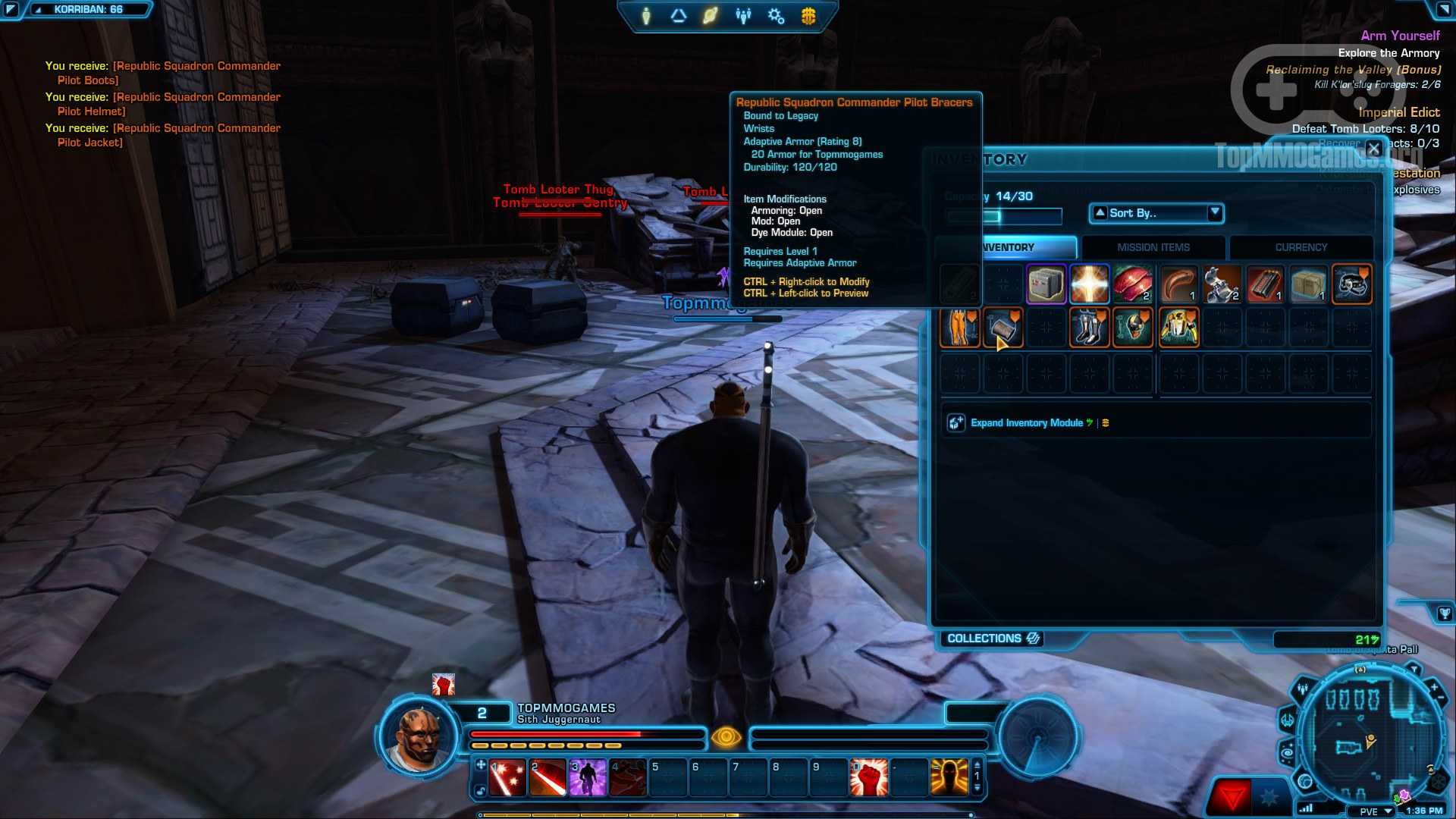The width and height of the screenshot is (1456, 819).
Task: Select the pilot boots inventory item
Action: pos(1089,328)
